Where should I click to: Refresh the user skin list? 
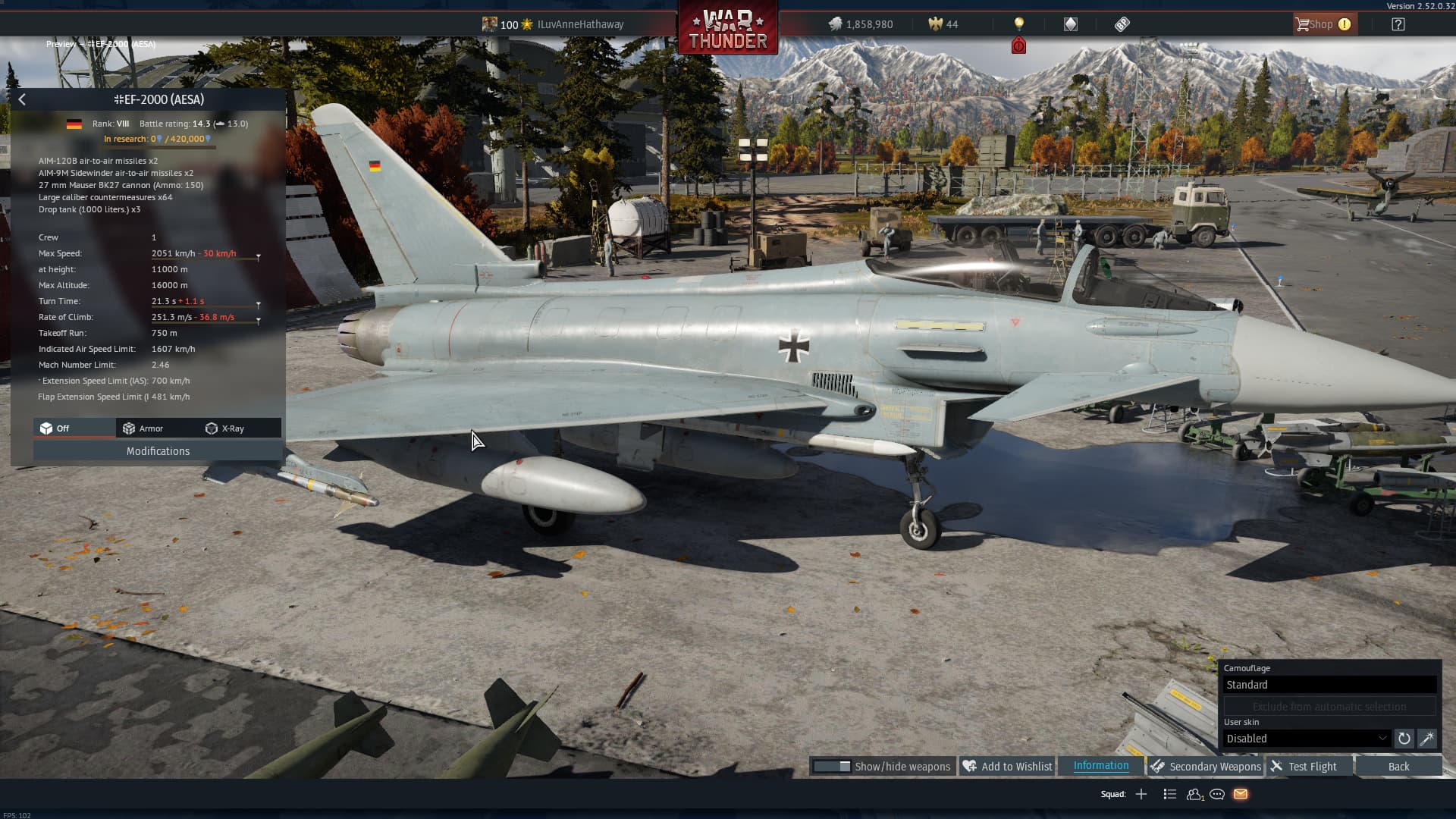1404,739
